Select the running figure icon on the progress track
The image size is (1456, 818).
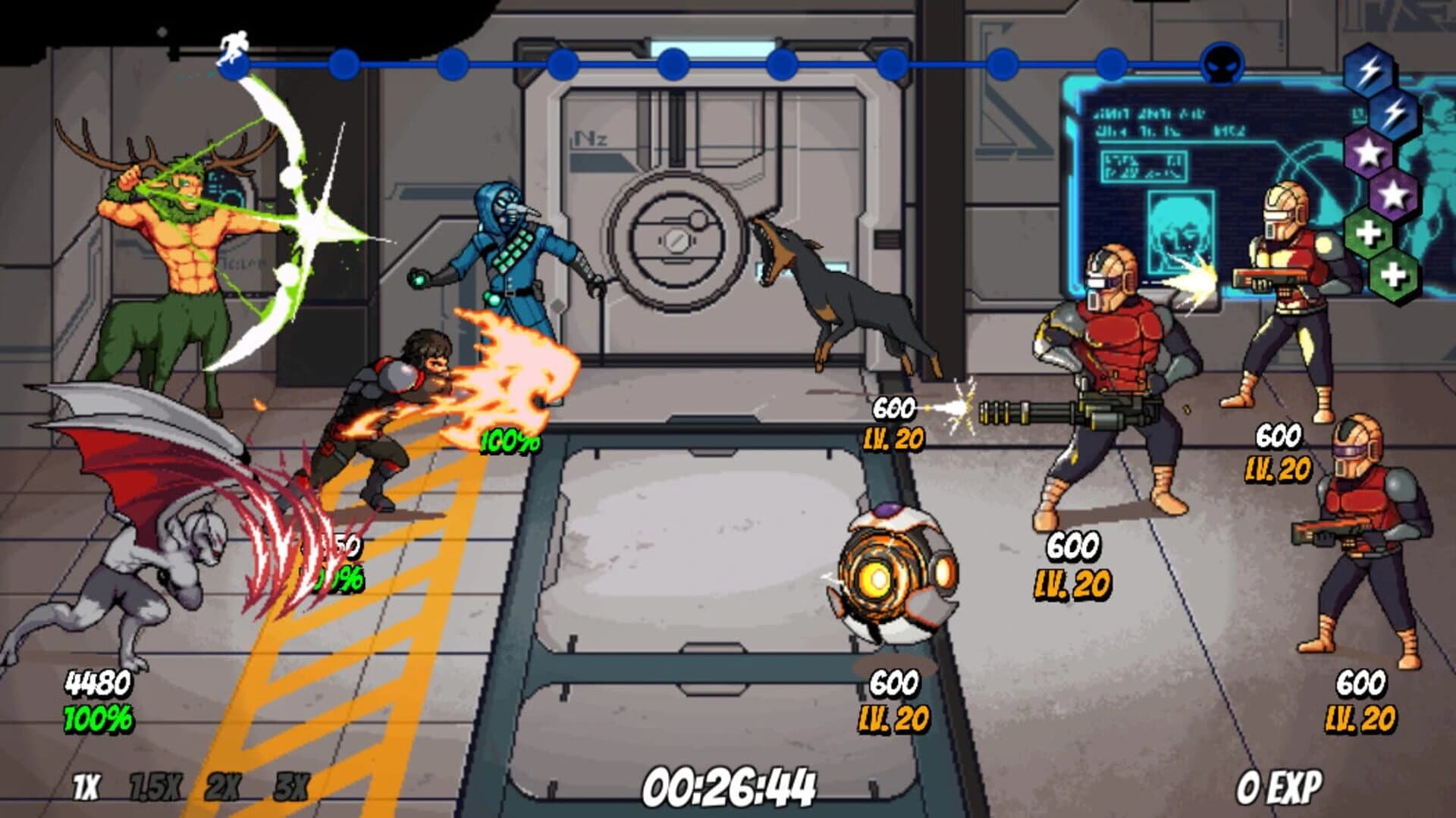[x=233, y=43]
